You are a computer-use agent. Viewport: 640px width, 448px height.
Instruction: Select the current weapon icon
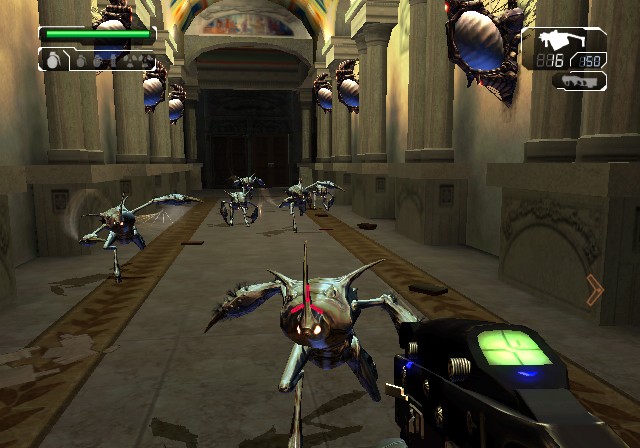(551, 41)
